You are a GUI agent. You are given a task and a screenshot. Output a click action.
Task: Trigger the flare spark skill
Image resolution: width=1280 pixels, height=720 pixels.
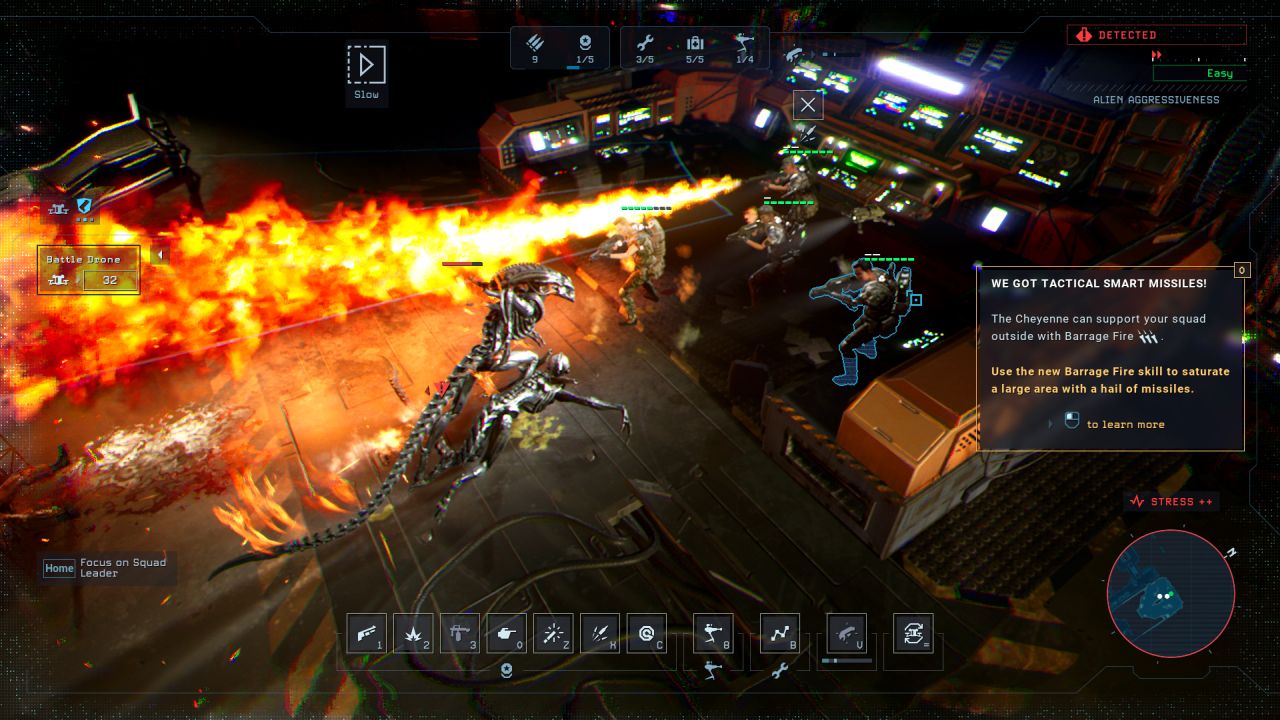pyautogui.click(x=553, y=633)
